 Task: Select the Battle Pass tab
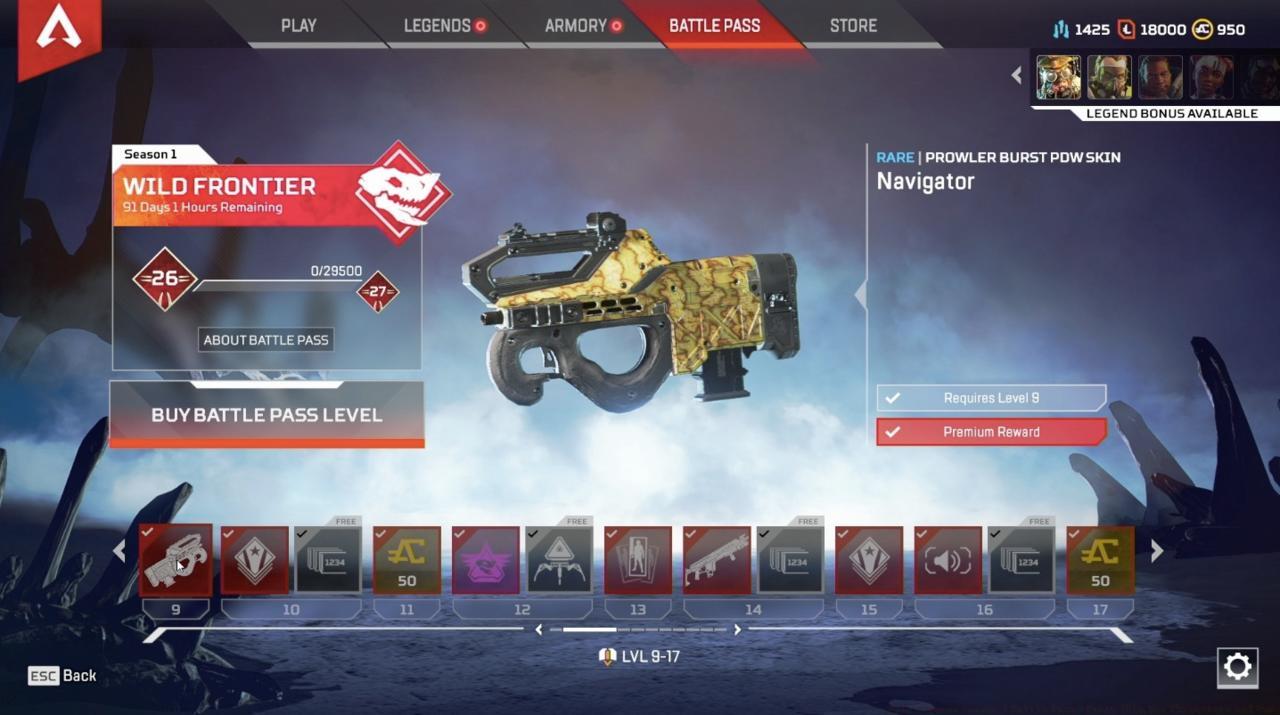pyautogui.click(x=714, y=26)
